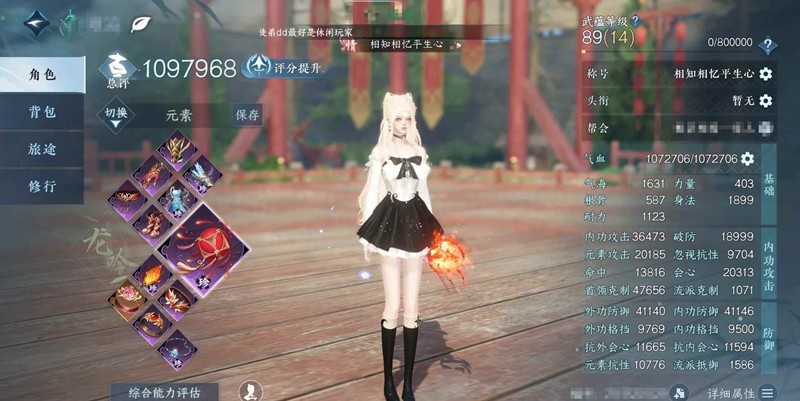Select the 旅途 journey tab
The image size is (800, 401).
click(42, 149)
